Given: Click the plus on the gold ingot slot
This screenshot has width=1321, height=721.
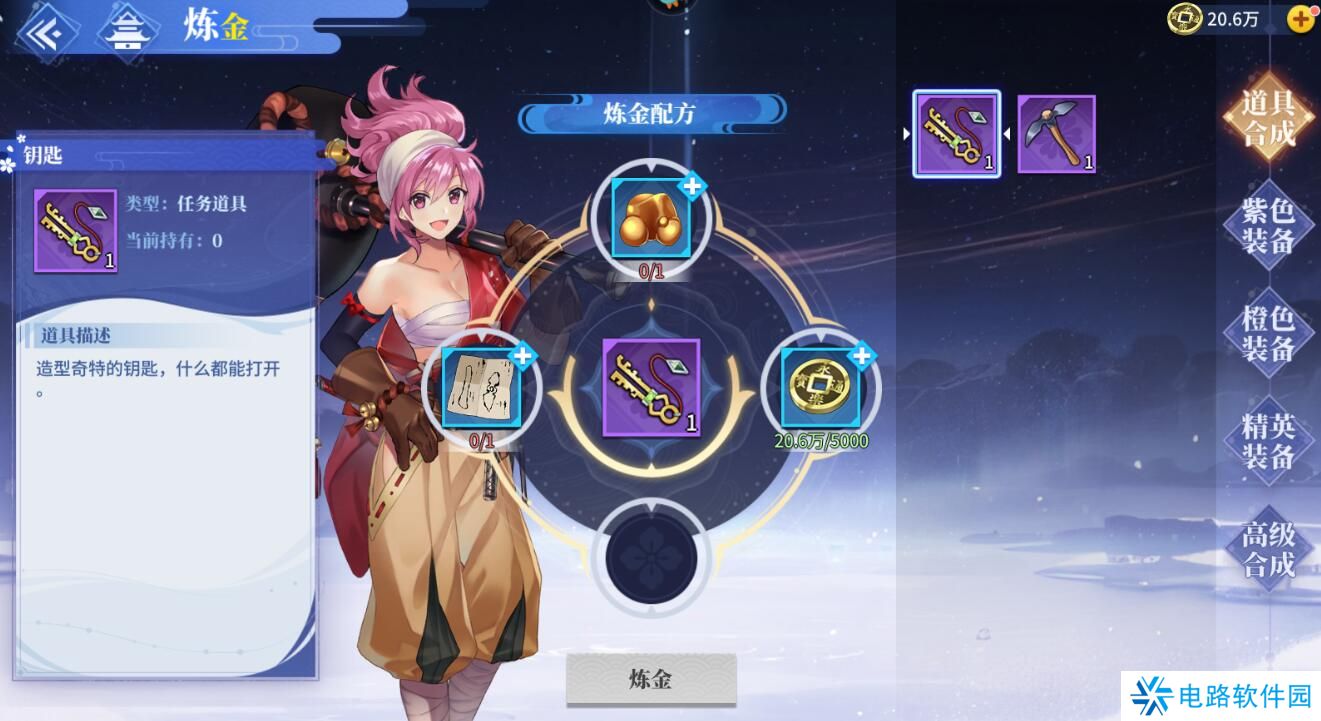Looking at the screenshot, I should coord(690,185).
